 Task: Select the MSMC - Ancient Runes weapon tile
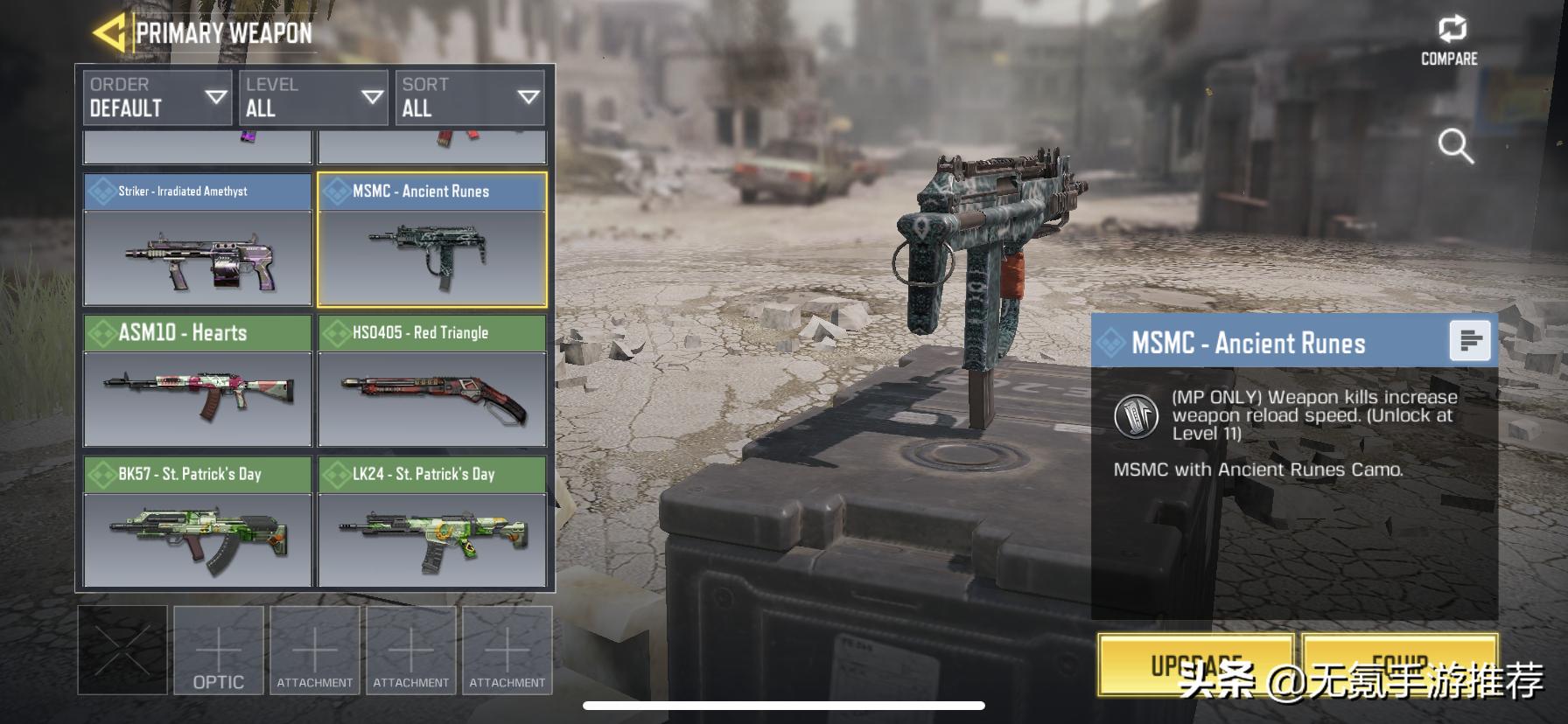point(432,240)
